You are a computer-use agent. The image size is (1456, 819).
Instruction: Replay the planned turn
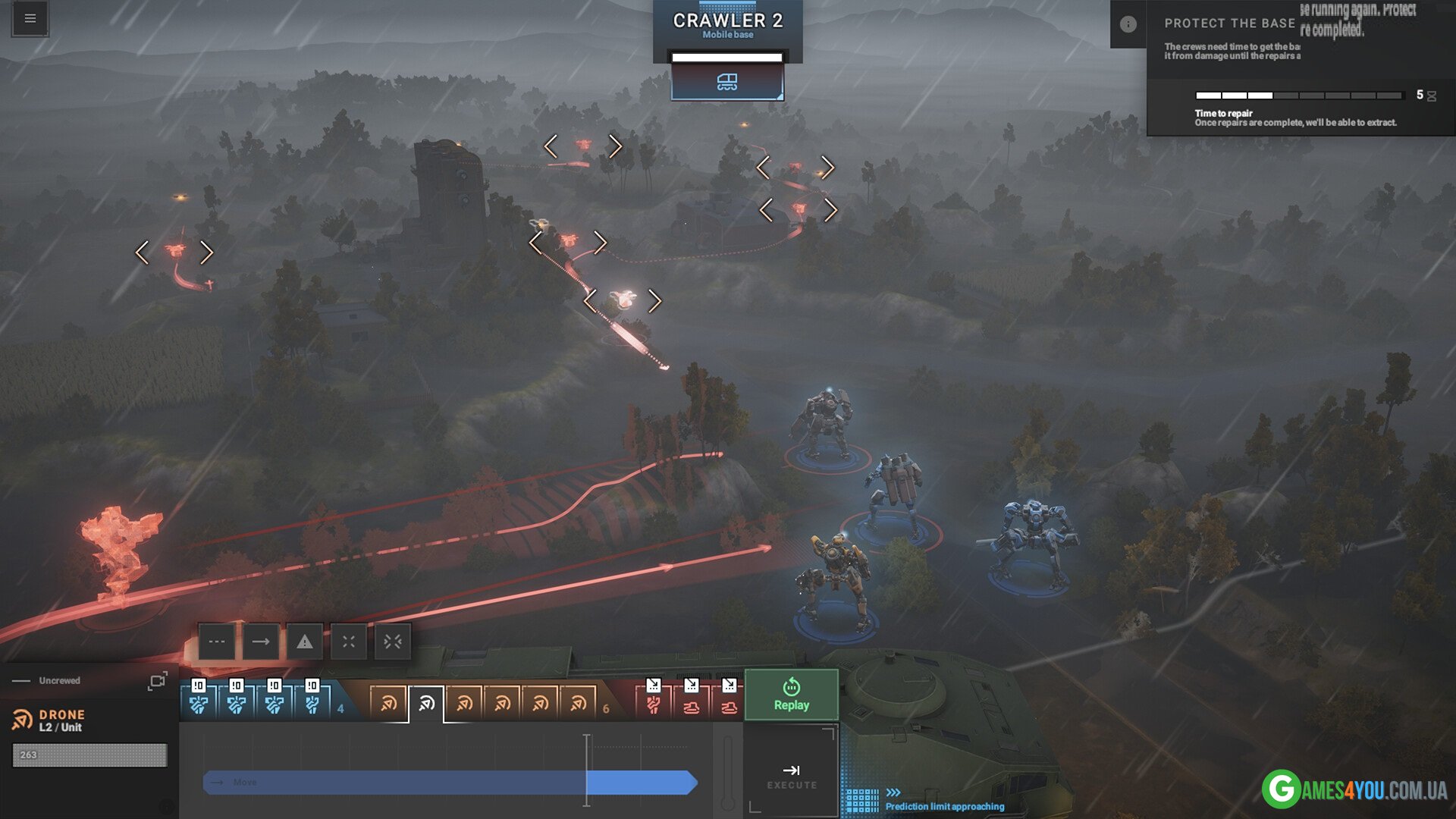[791, 695]
